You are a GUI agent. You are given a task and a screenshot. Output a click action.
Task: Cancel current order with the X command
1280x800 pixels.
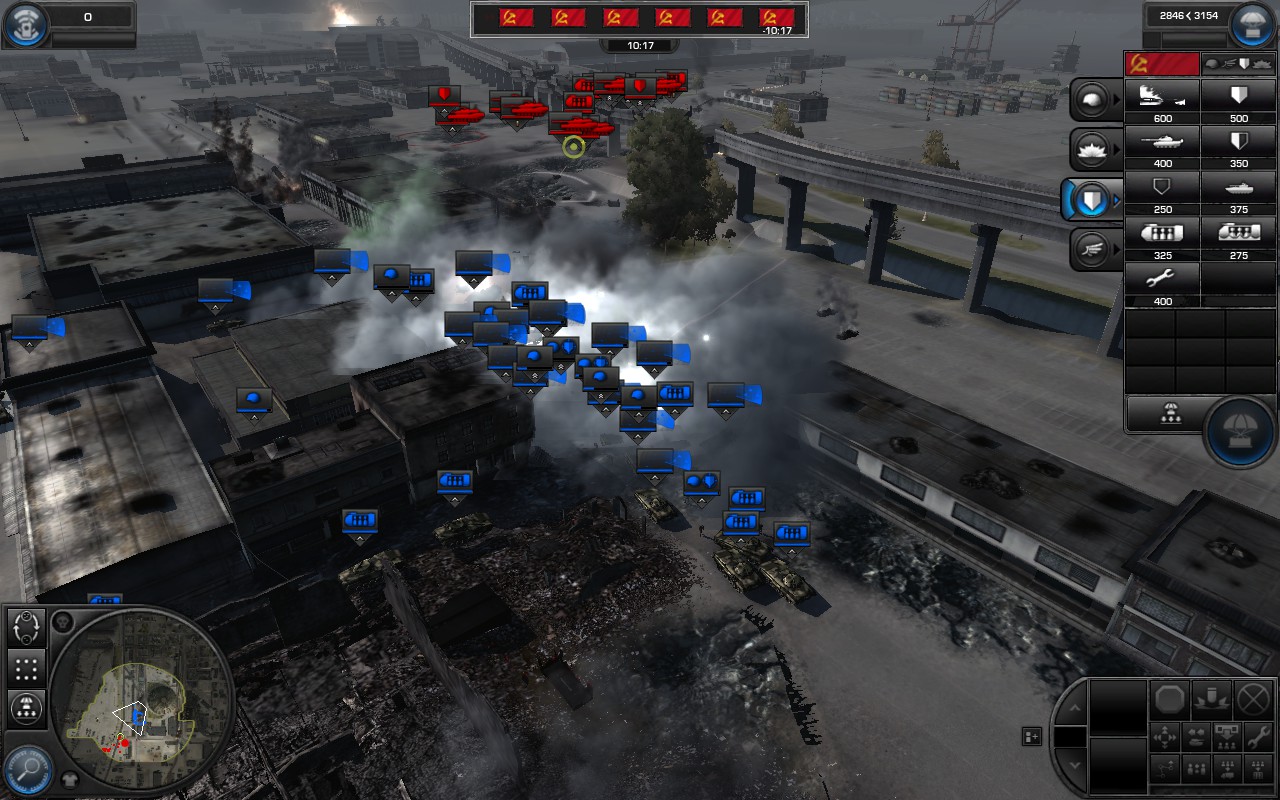[x=1251, y=699]
